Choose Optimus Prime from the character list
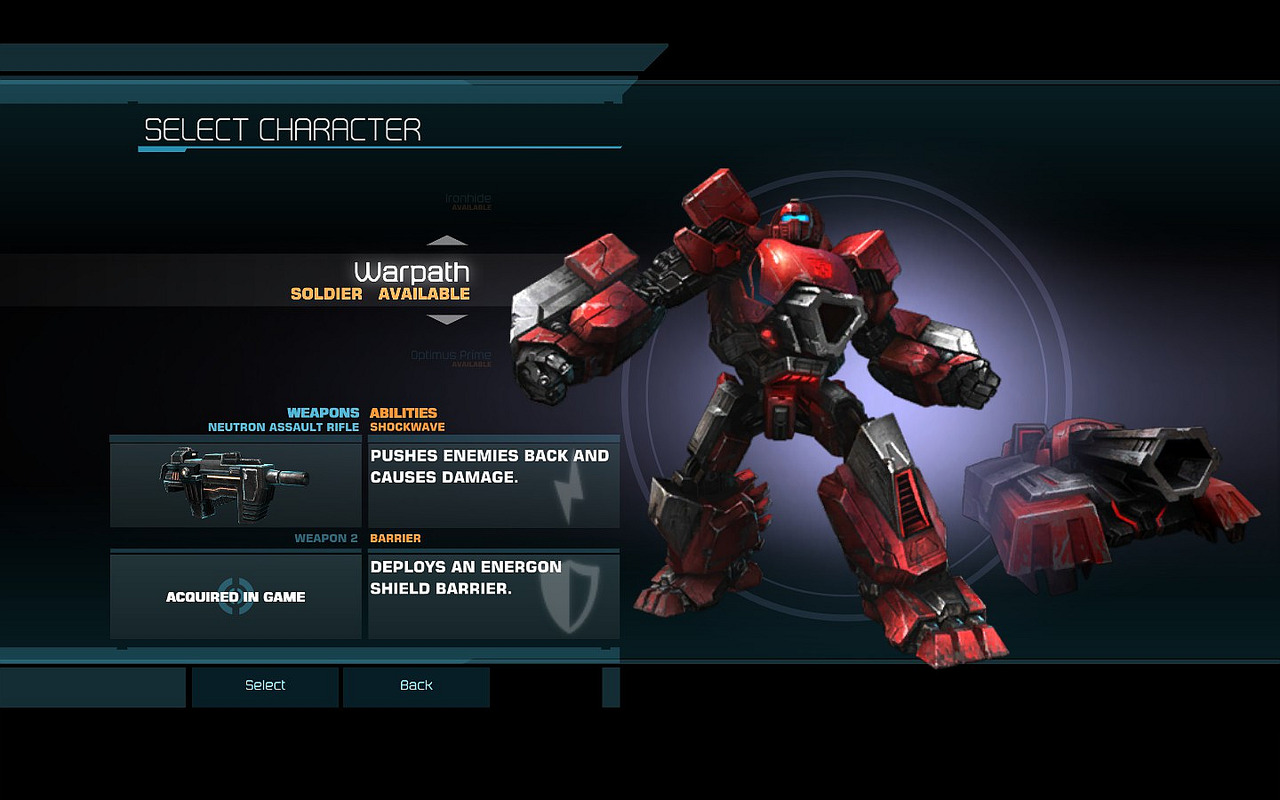1280x800 pixels. (x=451, y=356)
